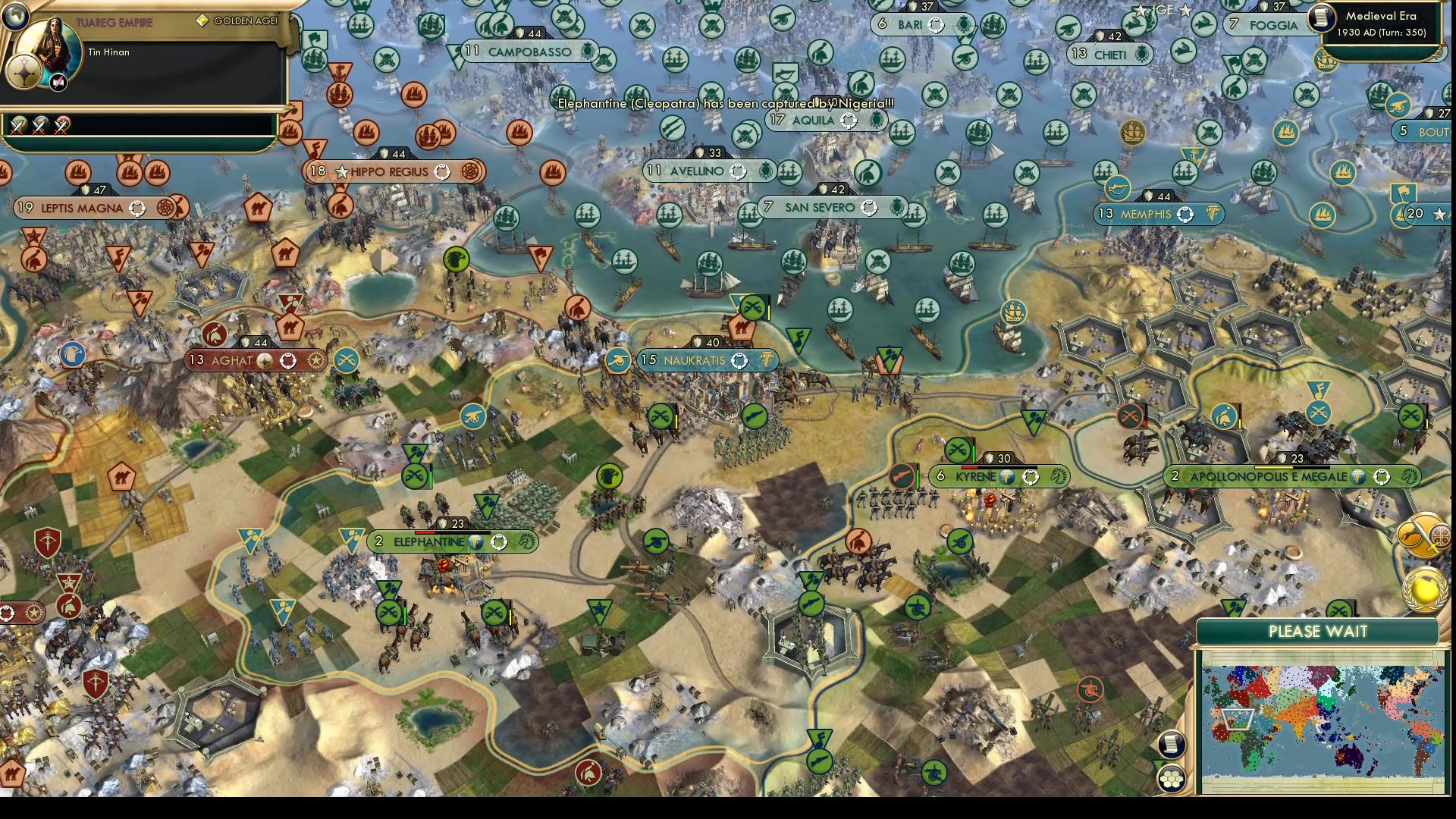Select the orange camel unit icon near Aghat

pyautogui.click(x=290, y=326)
